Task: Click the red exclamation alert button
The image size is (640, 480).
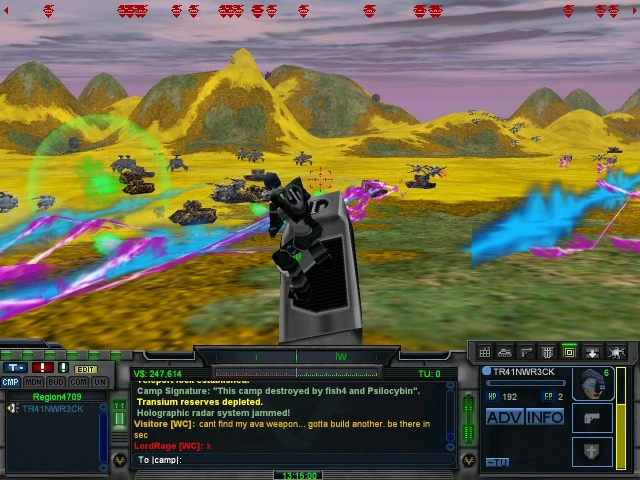Action: tap(42, 369)
